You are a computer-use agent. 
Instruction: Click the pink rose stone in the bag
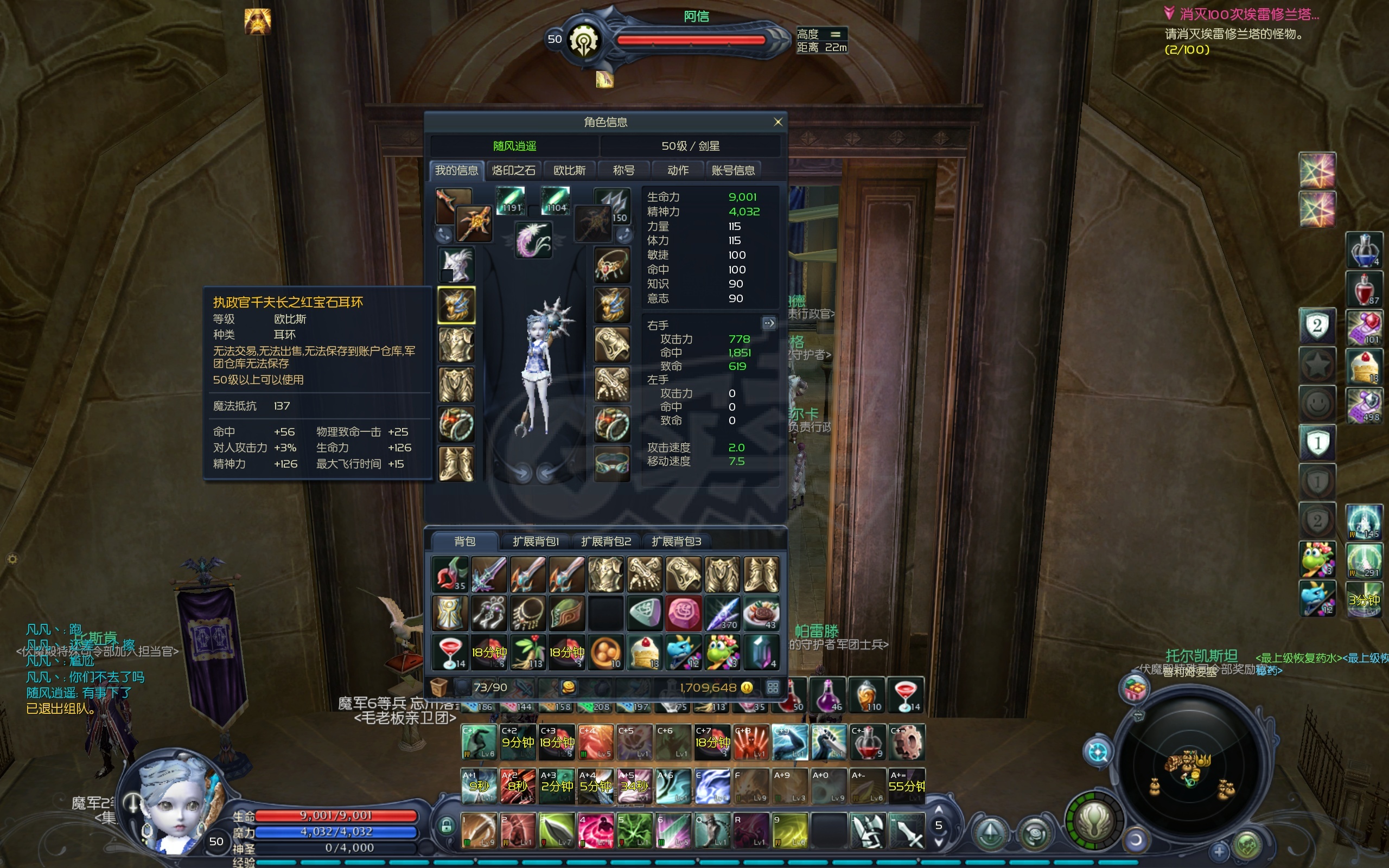point(683,612)
